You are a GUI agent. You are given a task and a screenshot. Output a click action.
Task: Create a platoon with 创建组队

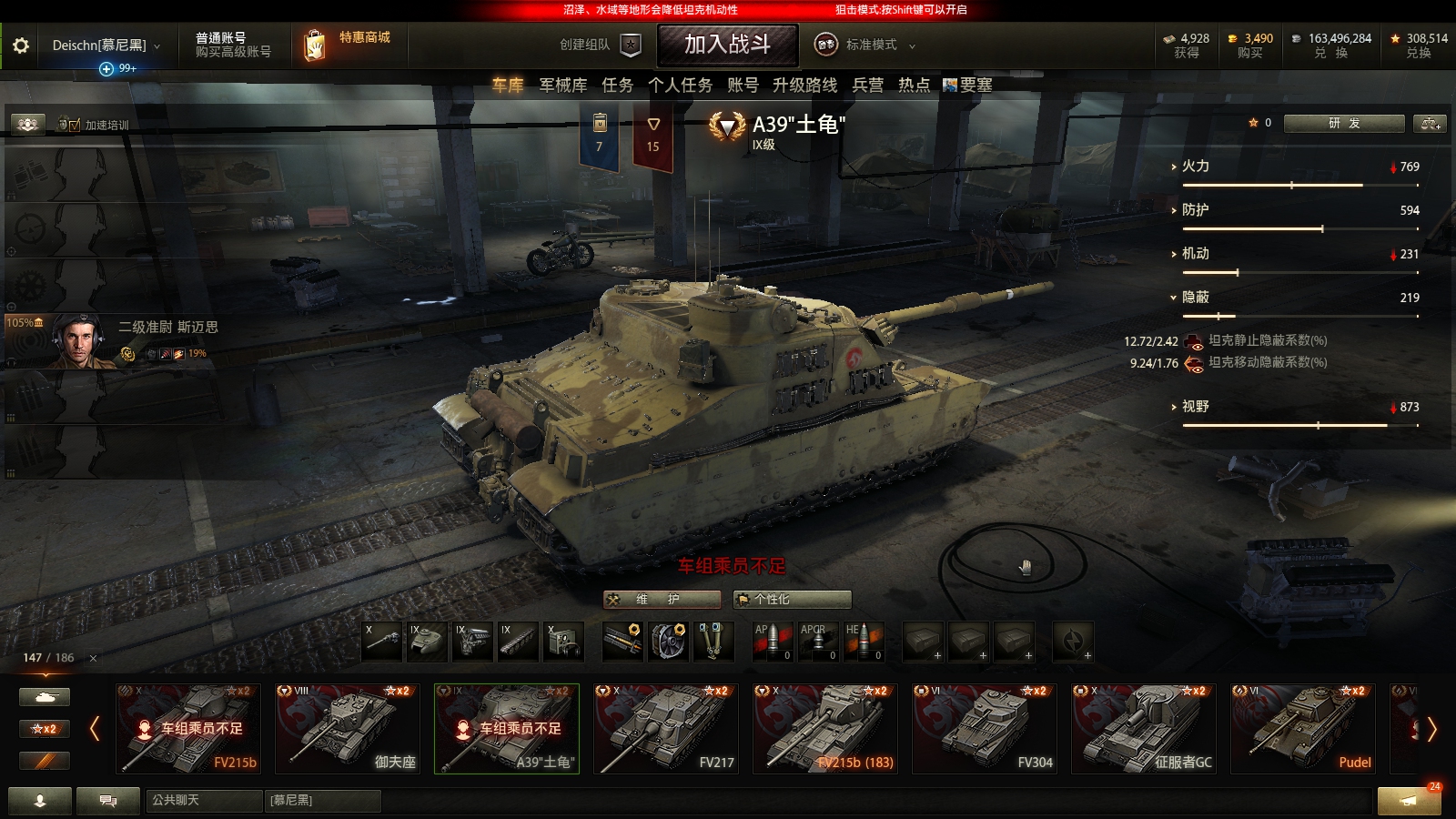coord(601,45)
